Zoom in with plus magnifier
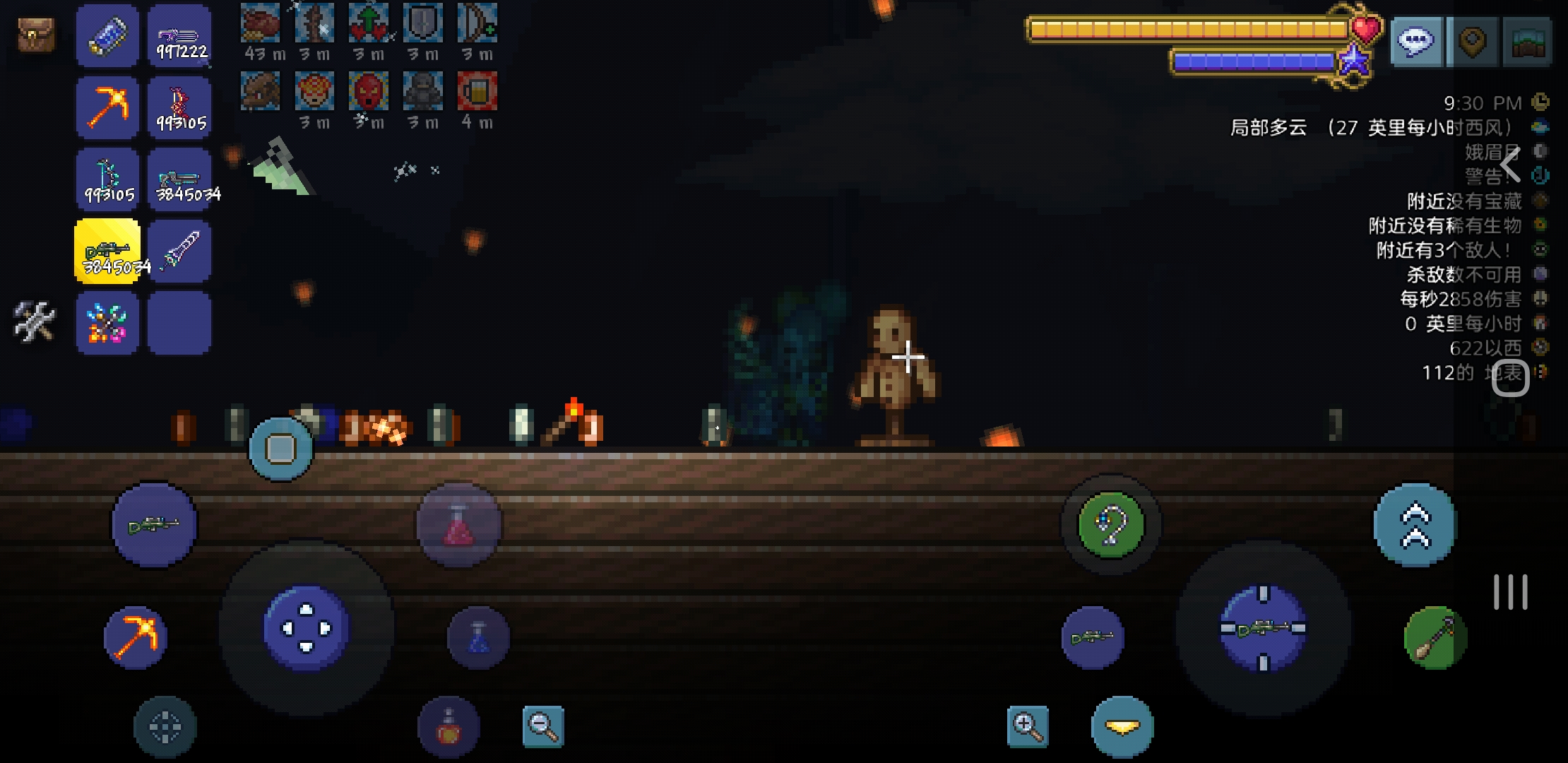The image size is (1568, 763). point(1027,726)
